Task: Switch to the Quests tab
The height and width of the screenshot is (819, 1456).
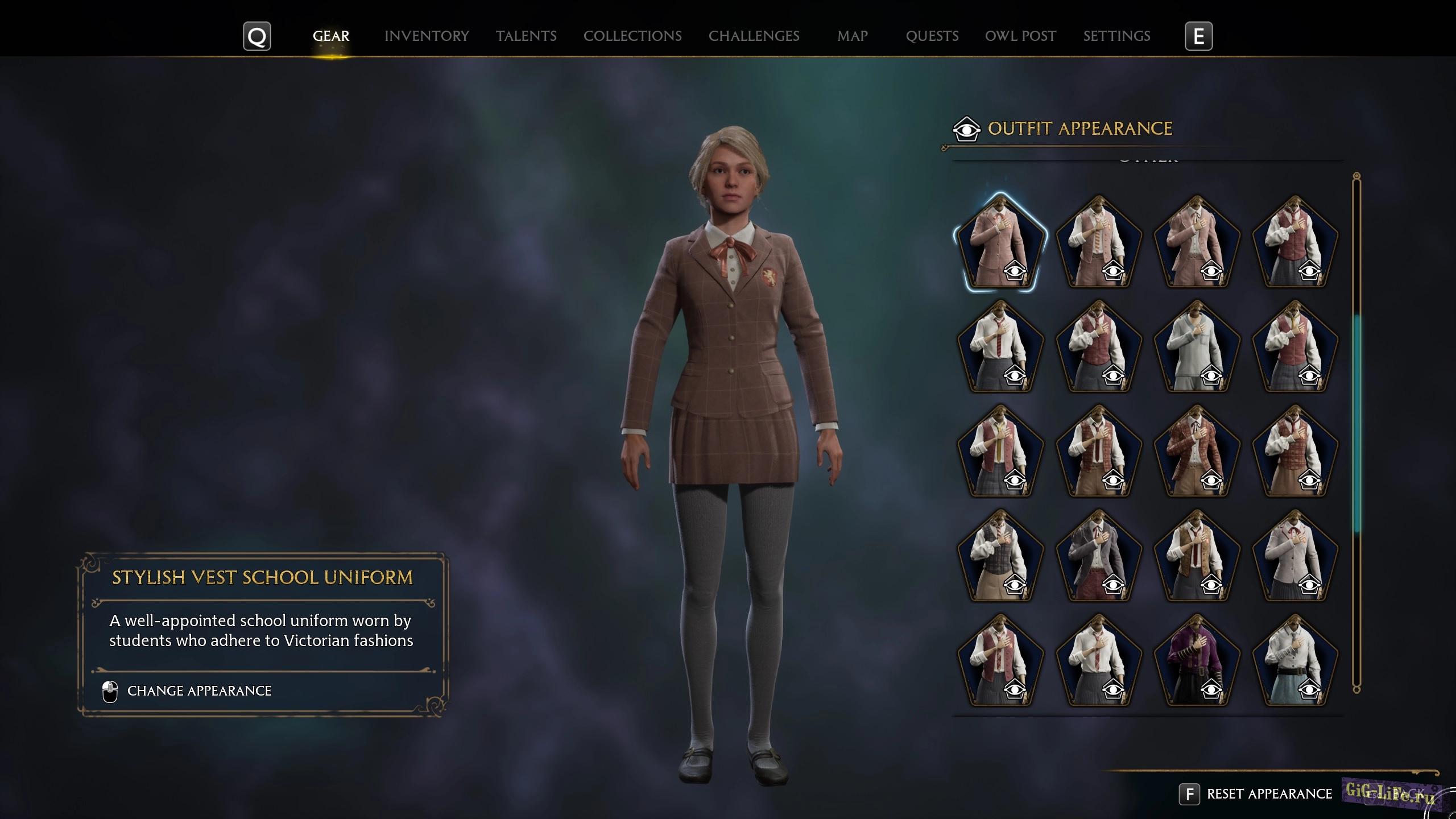Action: [x=932, y=36]
